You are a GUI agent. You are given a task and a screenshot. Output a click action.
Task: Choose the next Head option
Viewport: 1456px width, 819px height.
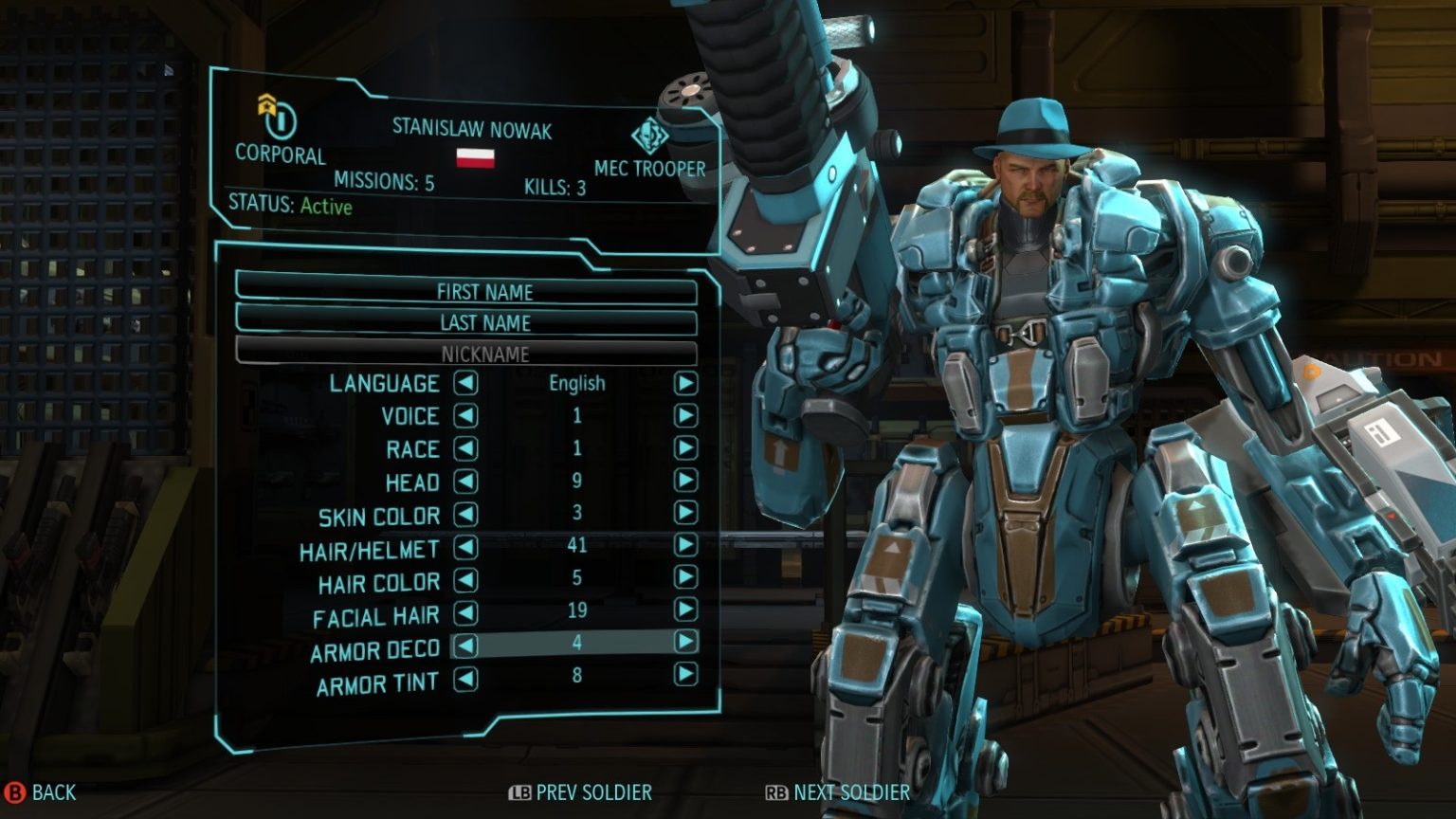(685, 481)
